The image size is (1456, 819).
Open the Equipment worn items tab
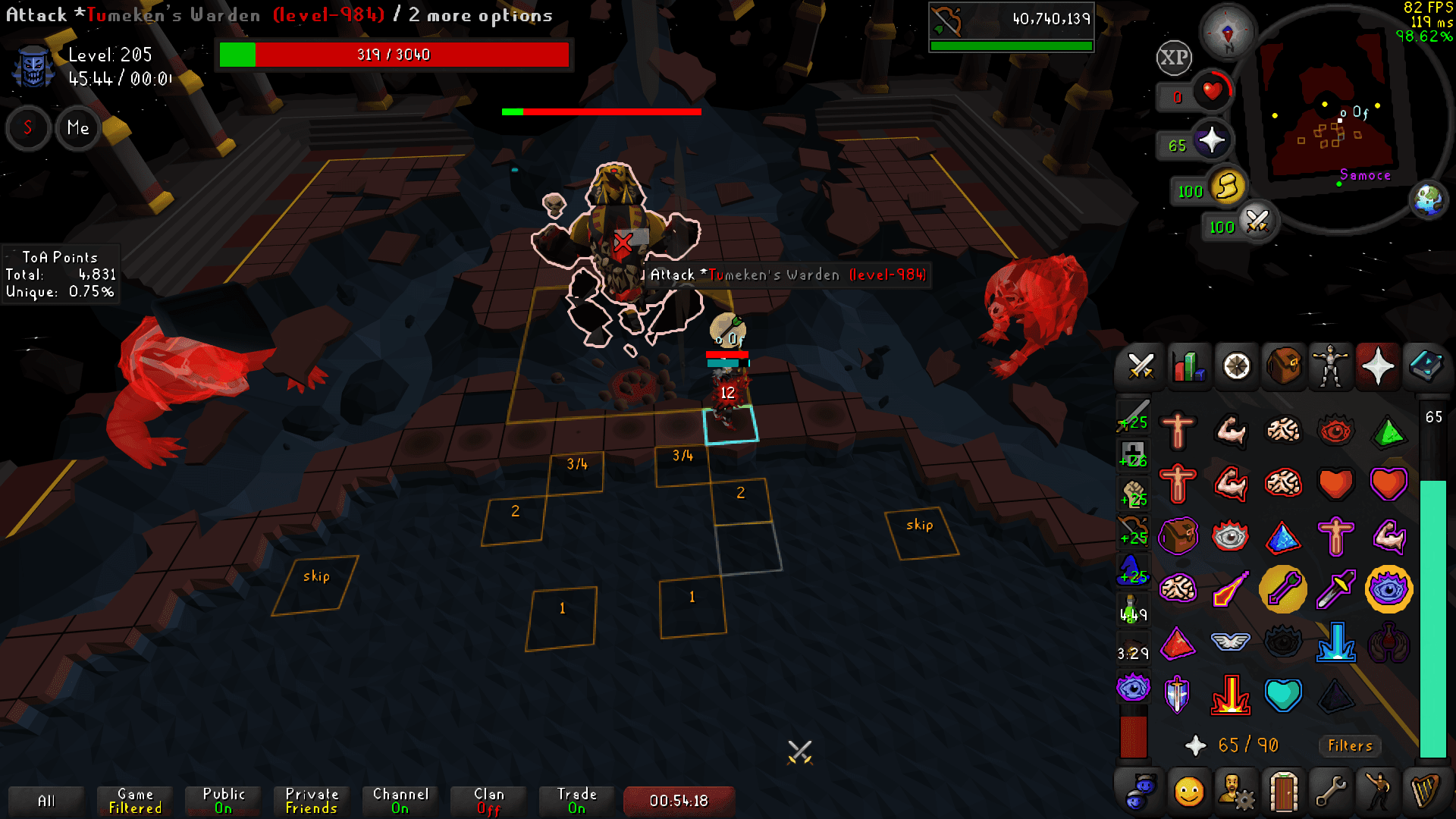(x=1331, y=367)
